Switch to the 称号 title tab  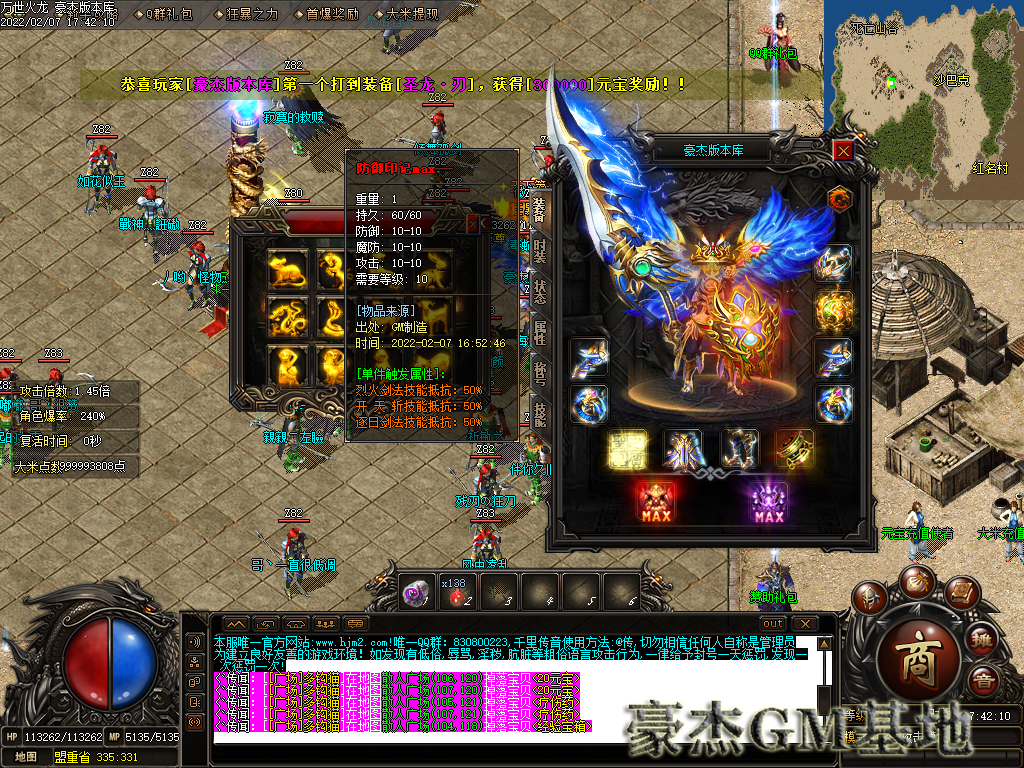(539, 374)
